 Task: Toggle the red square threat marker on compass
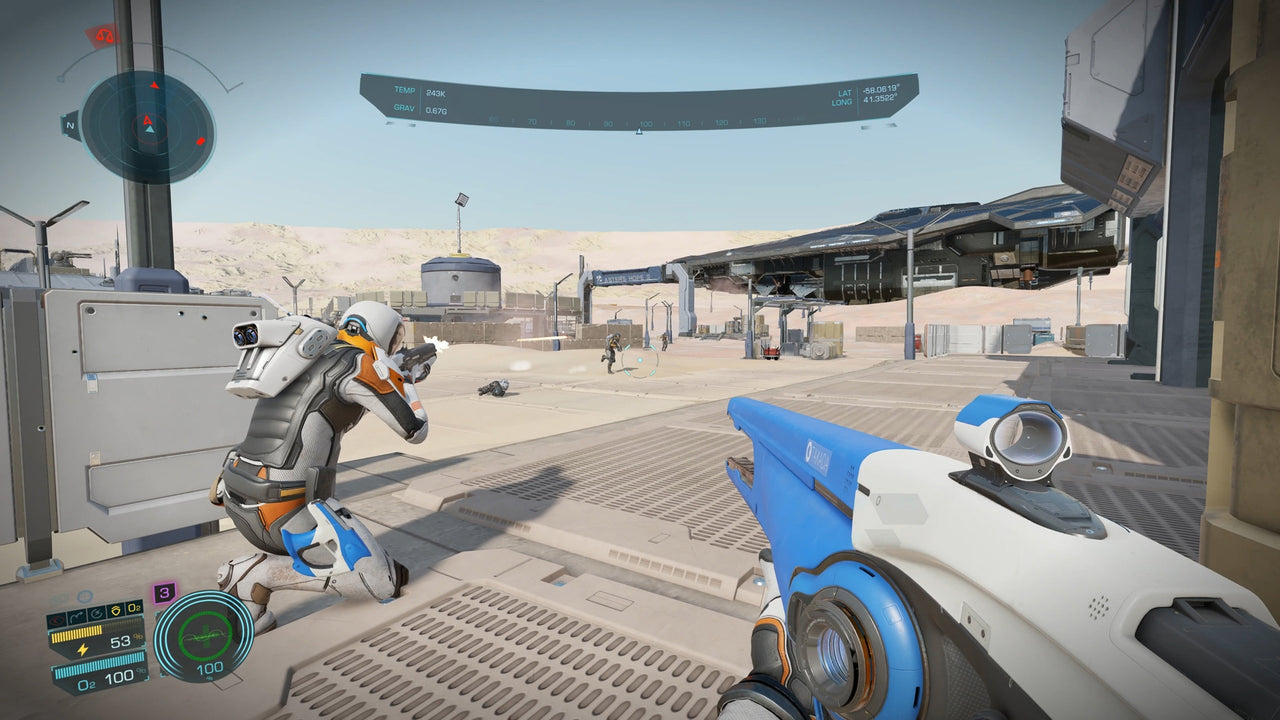point(200,142)
